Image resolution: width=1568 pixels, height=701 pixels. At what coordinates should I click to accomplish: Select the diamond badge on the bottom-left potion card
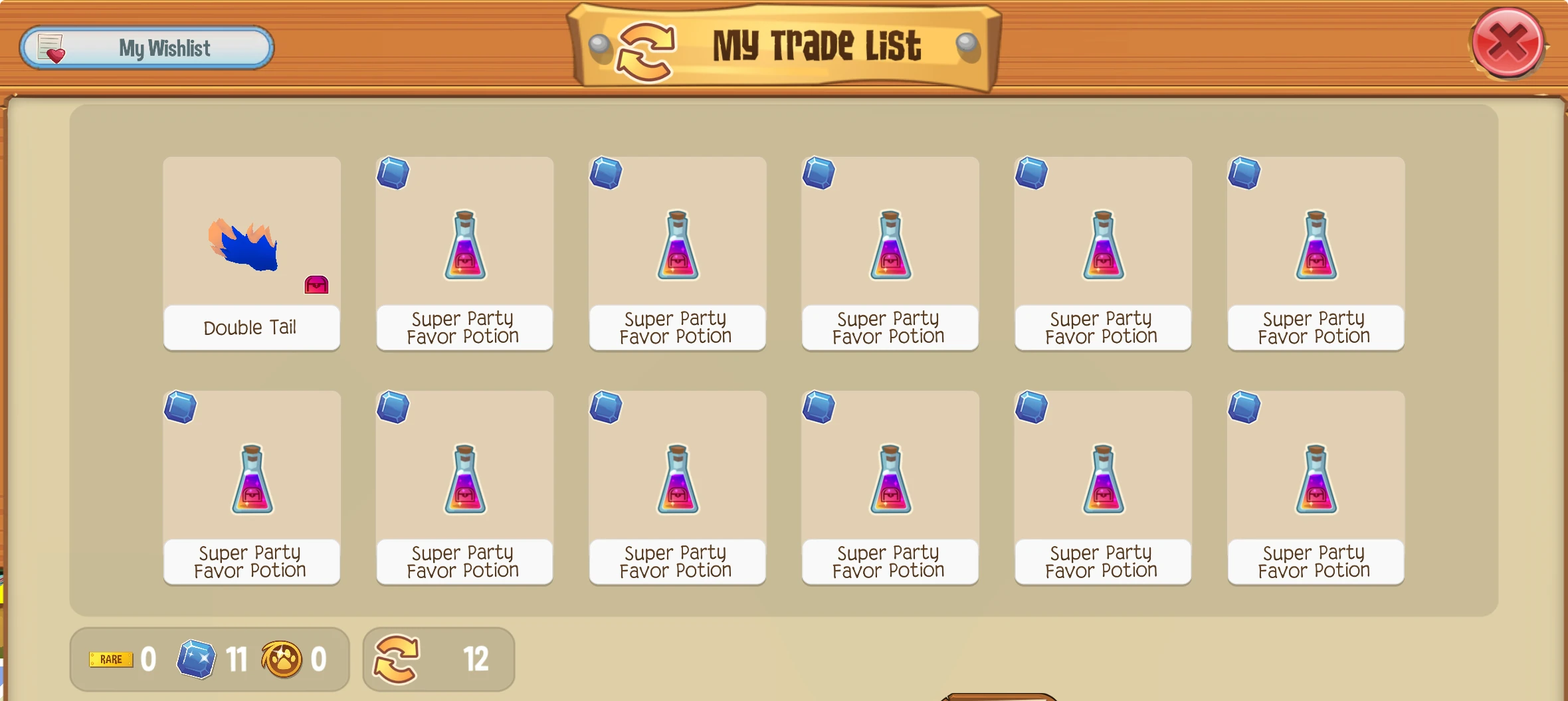click(x=179, y=407)
